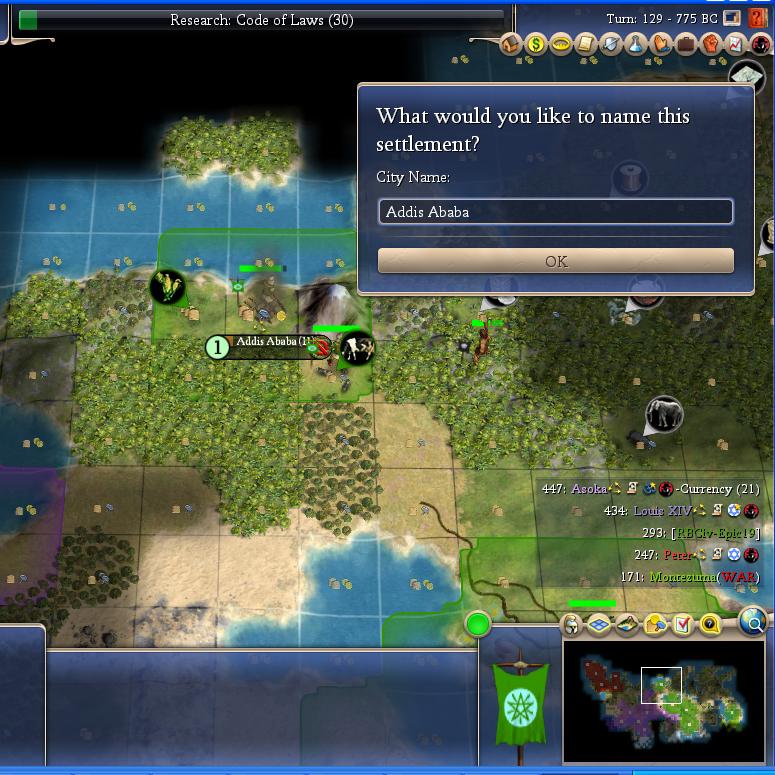Click the City Name text field

[x=556, y=212]
